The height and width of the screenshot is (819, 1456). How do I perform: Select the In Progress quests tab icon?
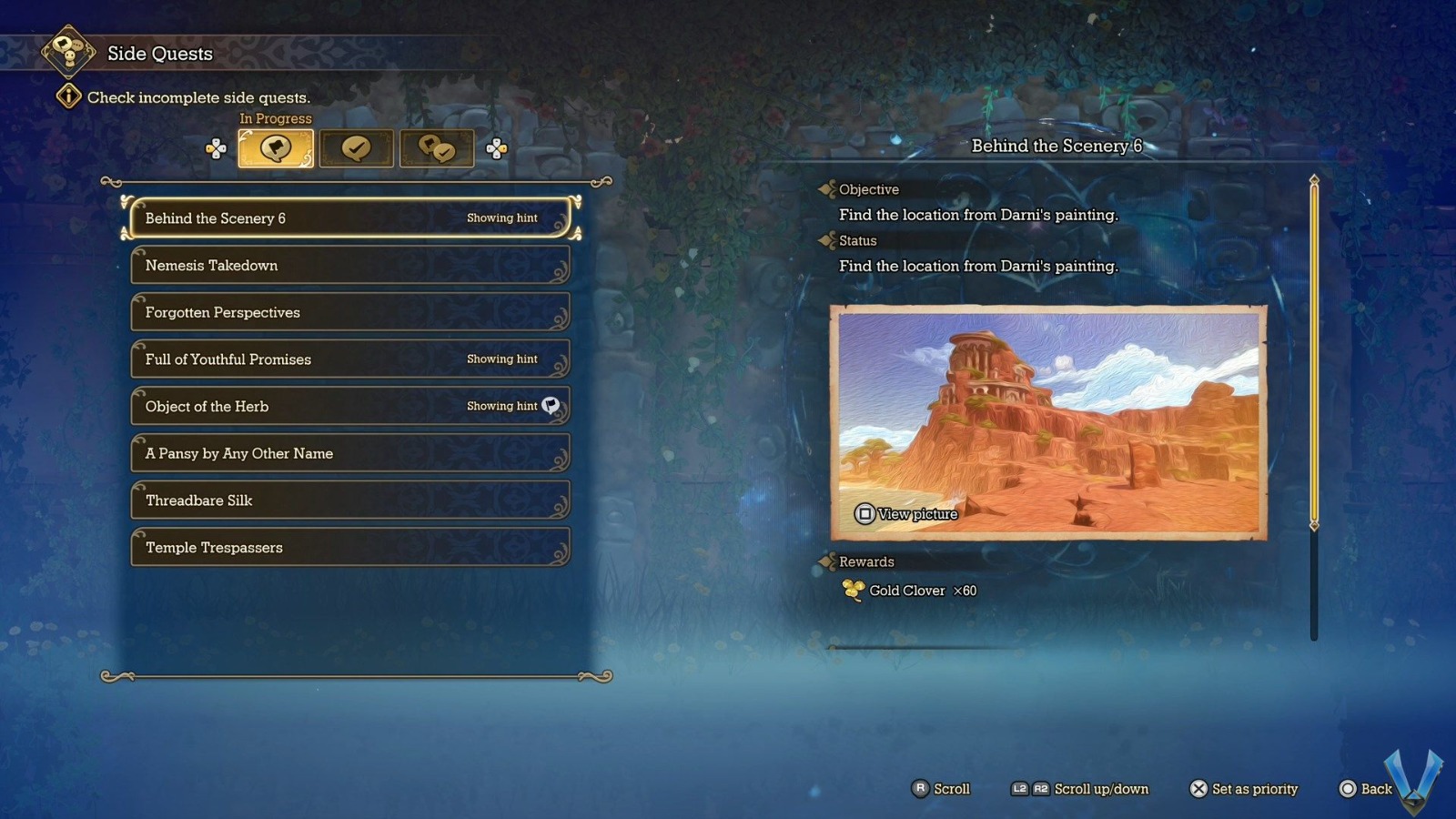275,147
